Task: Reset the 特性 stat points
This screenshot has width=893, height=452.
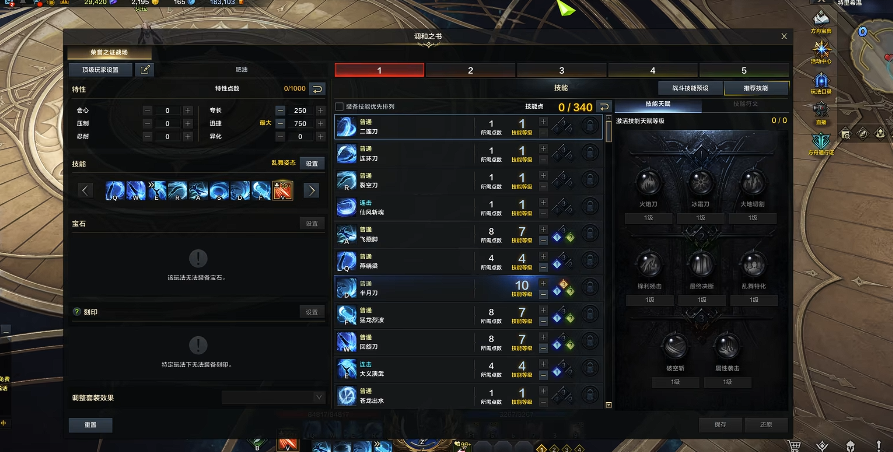Action: tap(317, 89)
